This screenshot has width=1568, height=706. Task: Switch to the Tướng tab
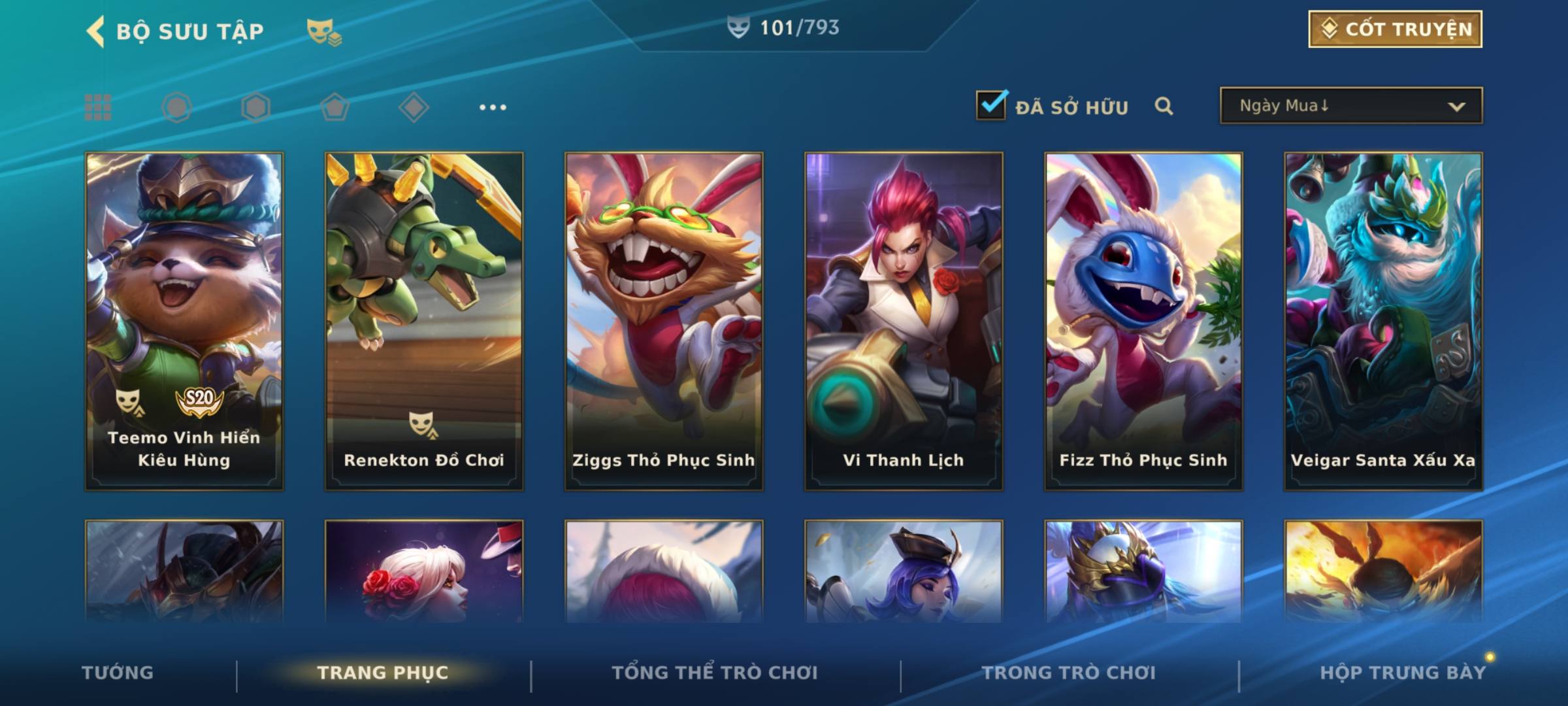118,673
